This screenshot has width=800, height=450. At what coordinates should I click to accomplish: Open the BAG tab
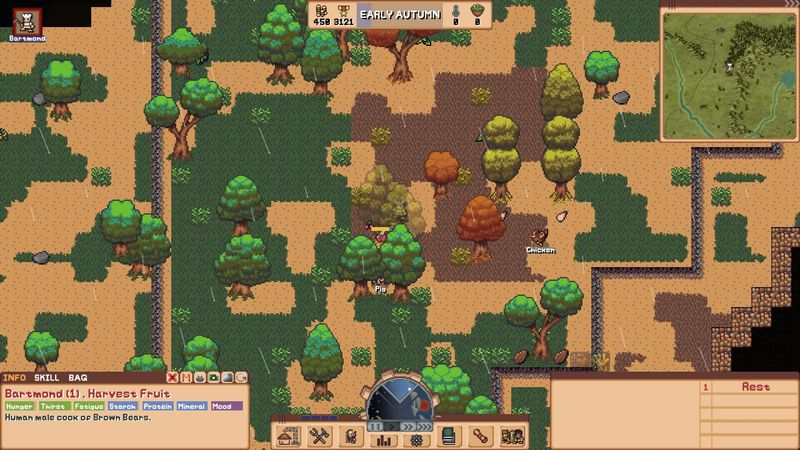click(x=77, y=377)
